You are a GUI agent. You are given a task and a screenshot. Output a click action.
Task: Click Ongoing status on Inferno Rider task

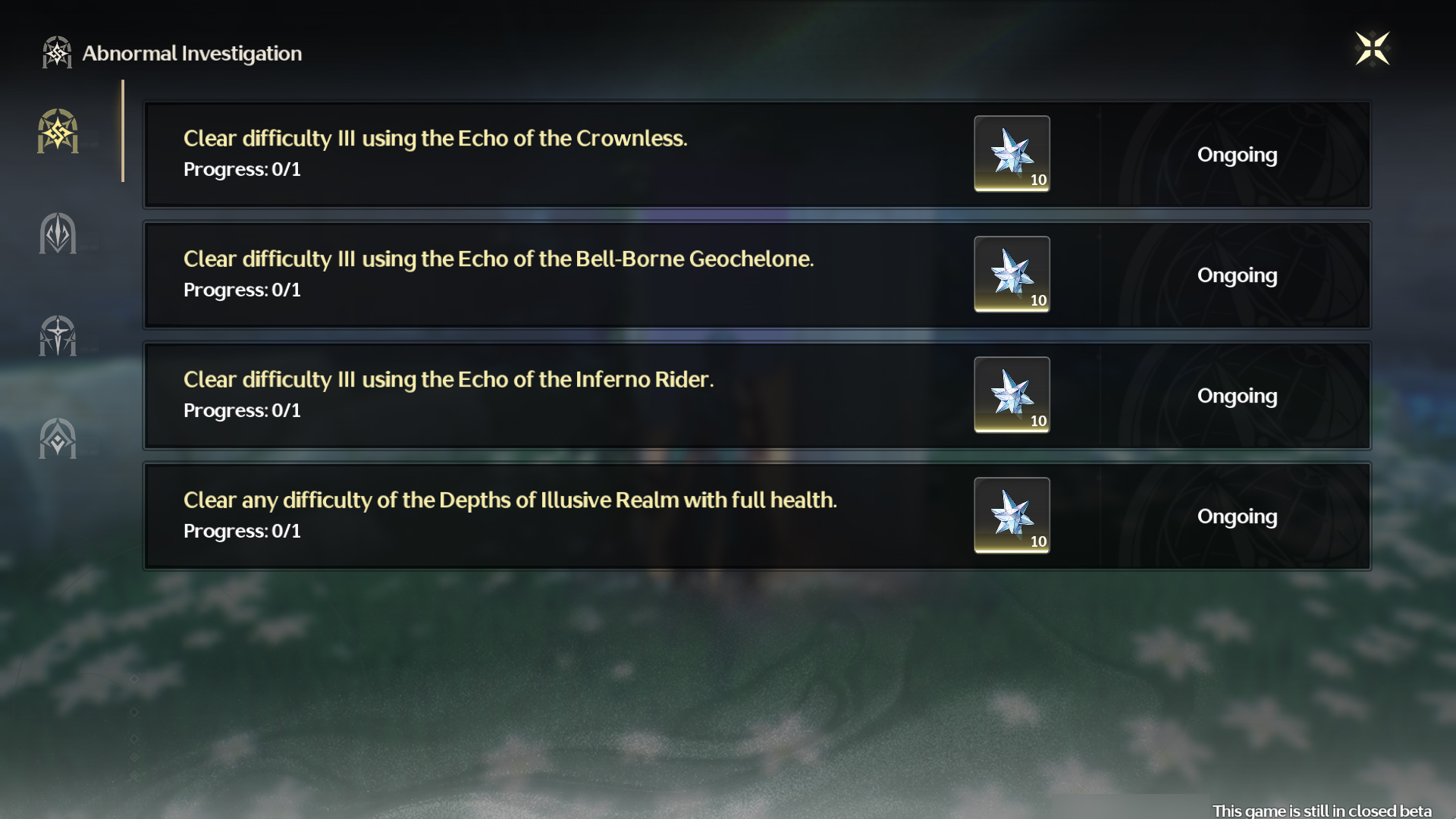point(1237,396)
